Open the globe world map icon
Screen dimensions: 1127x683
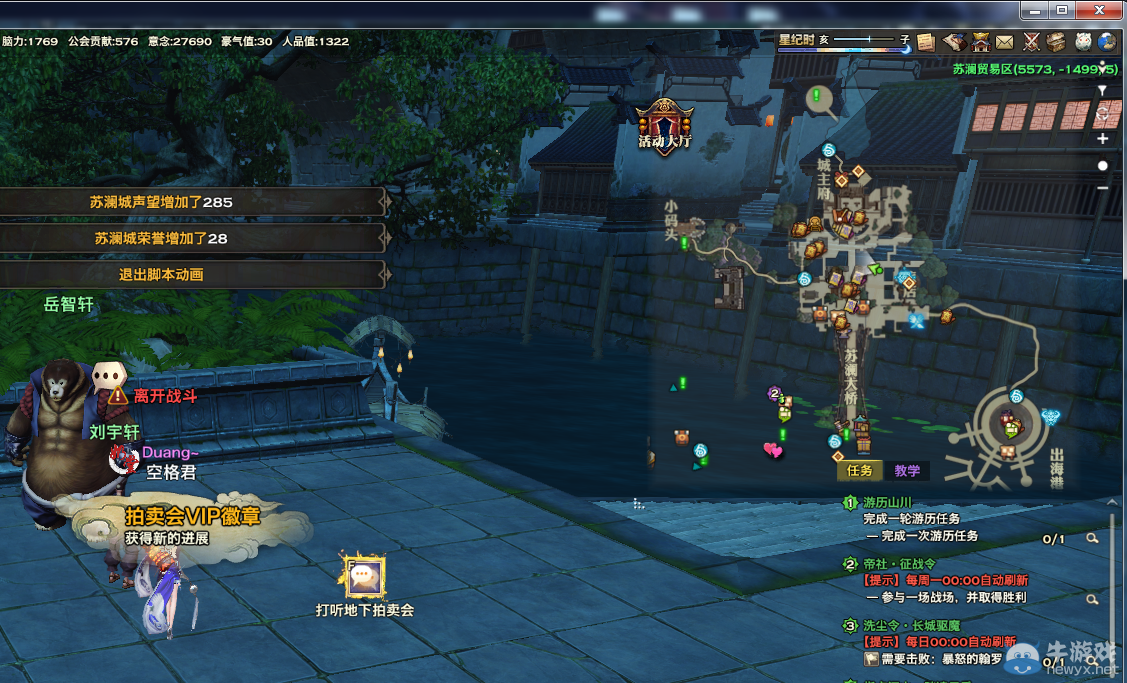(1107, 42)
